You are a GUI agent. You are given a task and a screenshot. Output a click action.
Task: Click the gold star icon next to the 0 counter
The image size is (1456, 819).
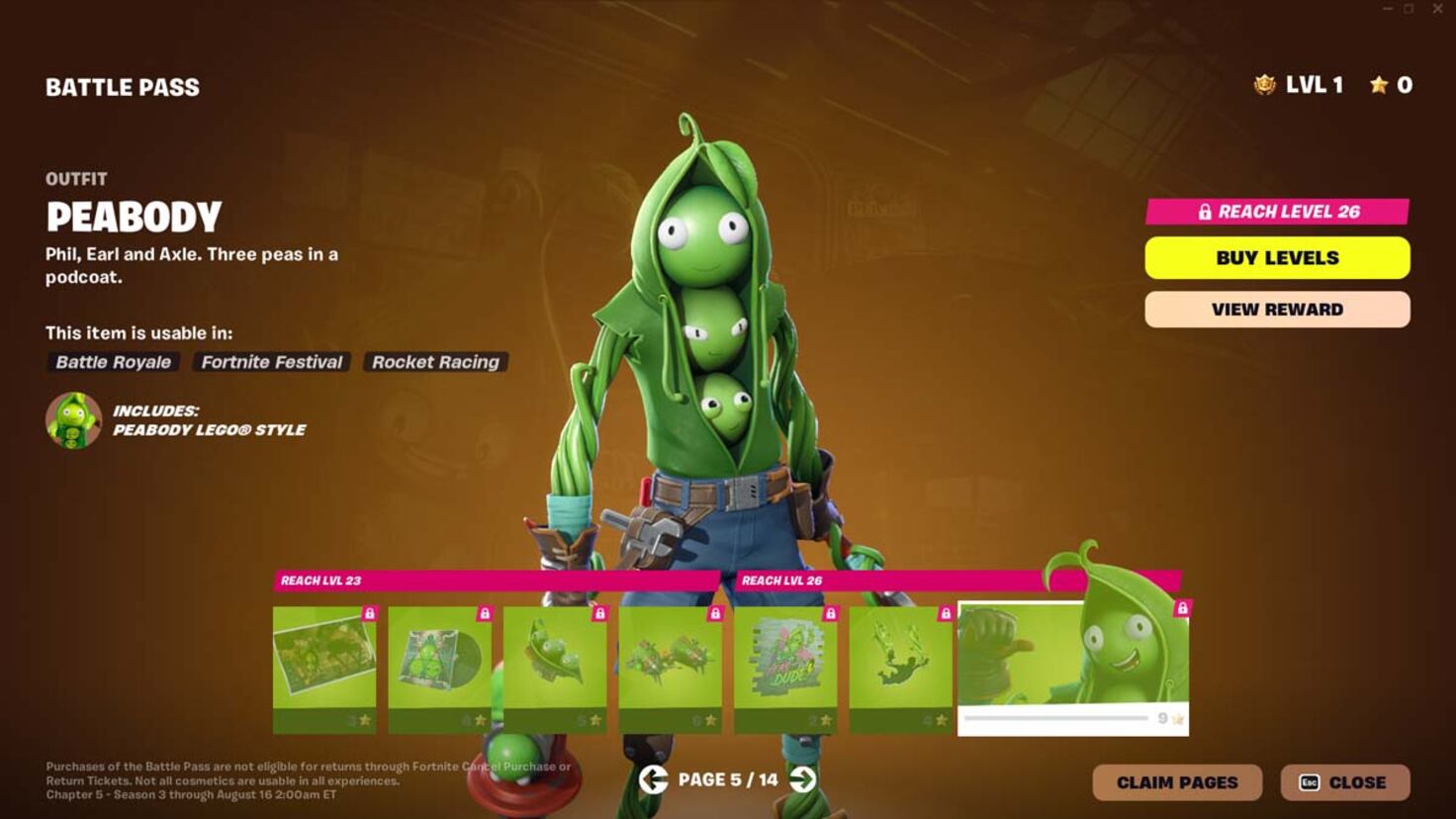point(1379,85)
